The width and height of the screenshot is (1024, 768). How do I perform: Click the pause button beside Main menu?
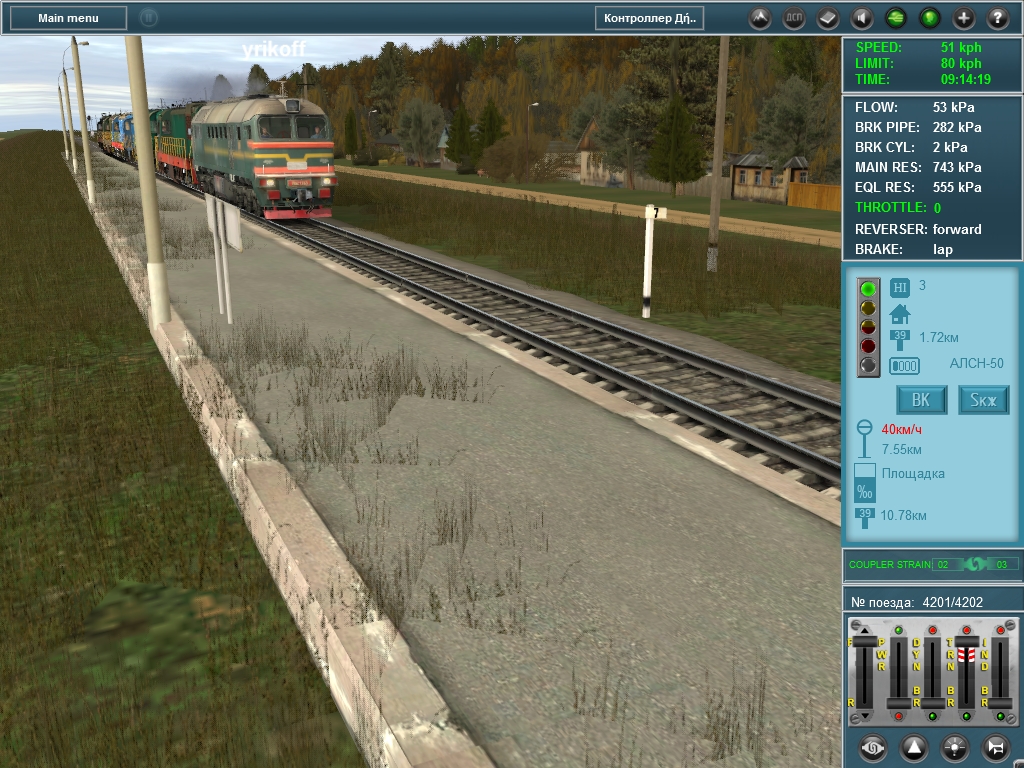tap(148, 18)
